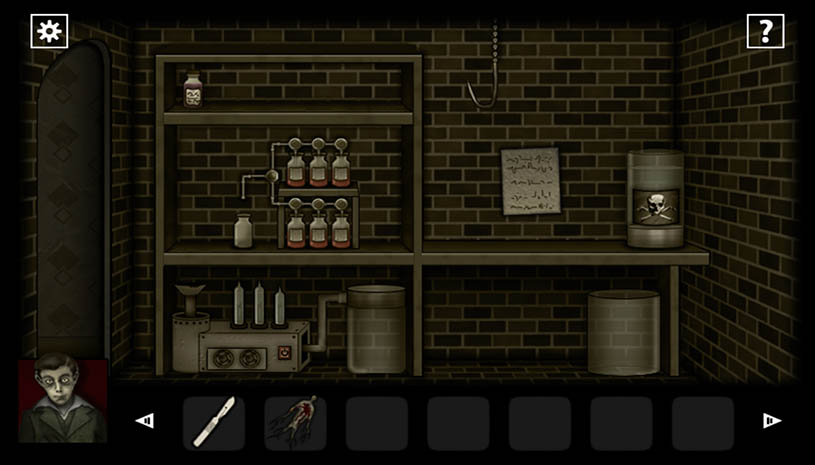Select the scalpel inventory slot
Image resolution: width=815 pixels, height=465 pixels.
(x=214, y=423)
